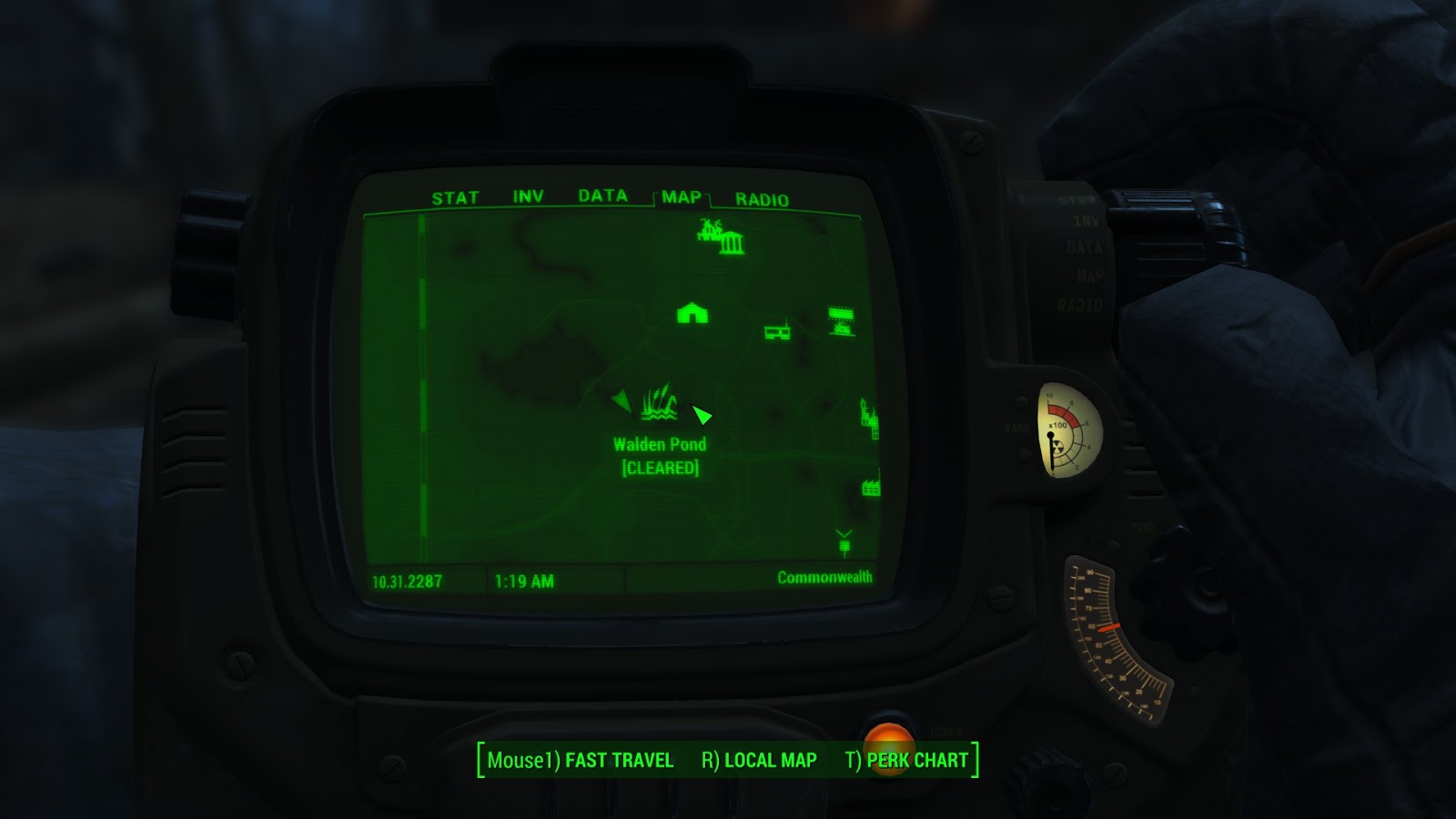The image size is (1456, 819).
Task: Open the RADIO tab
Action: point(763,196)
